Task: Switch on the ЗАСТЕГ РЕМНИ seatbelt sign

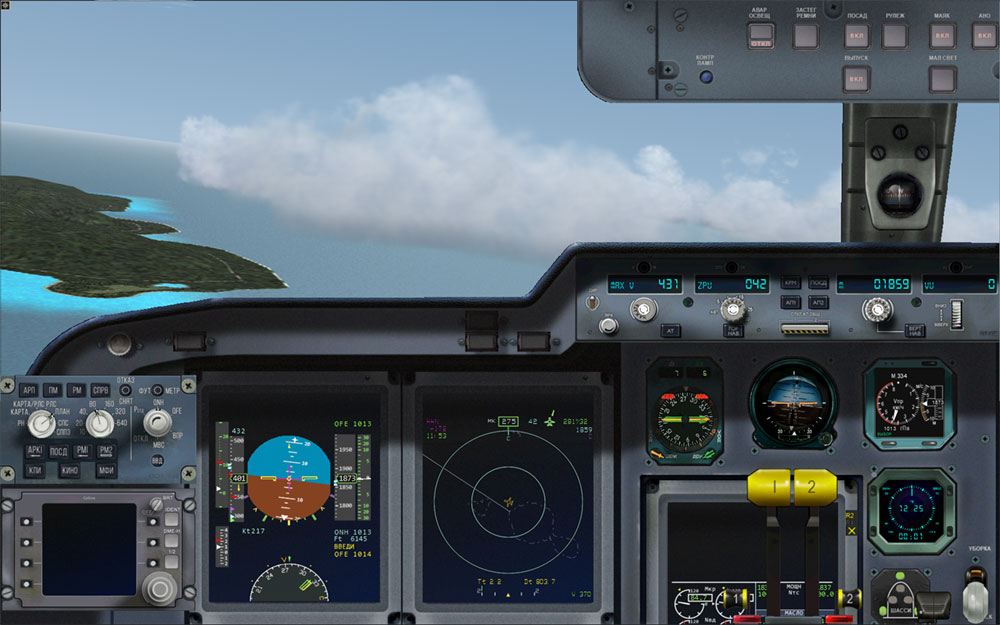Action: point(805,35)
